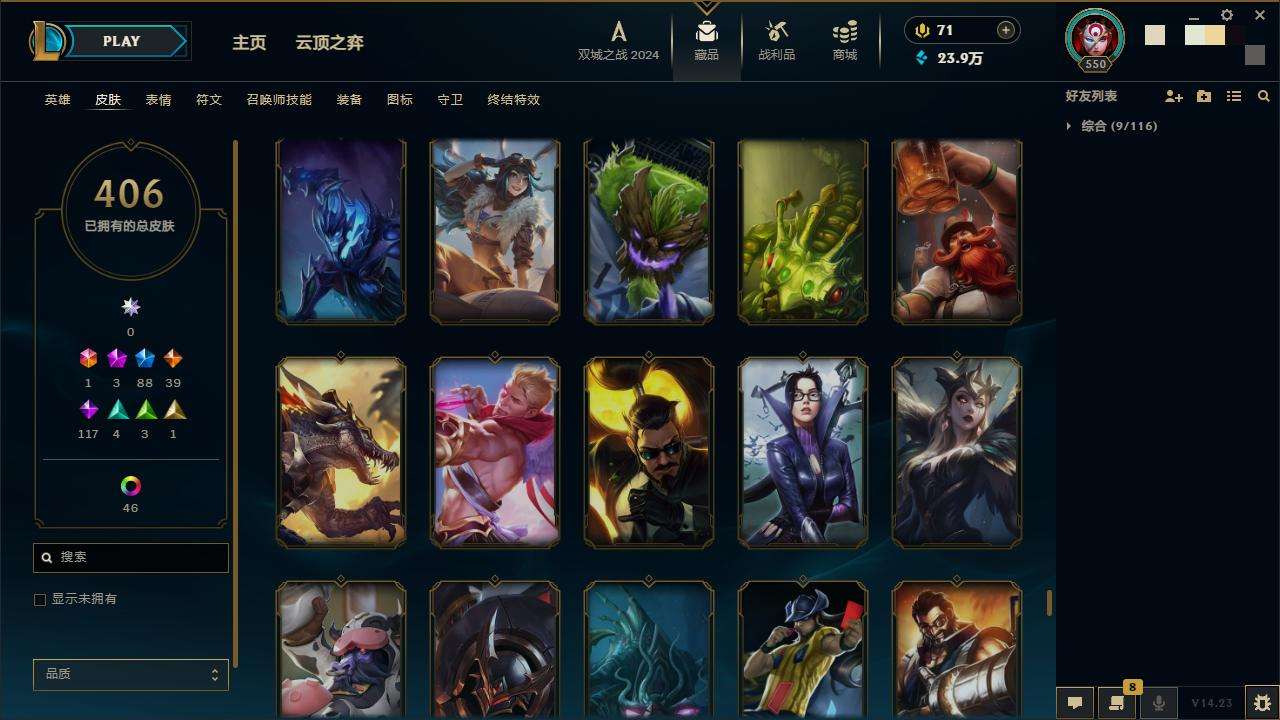Toggle the 显示未拥有 checkbox
The height and width of the screenshot is (720, 1280).
click(x=40, y=600)
